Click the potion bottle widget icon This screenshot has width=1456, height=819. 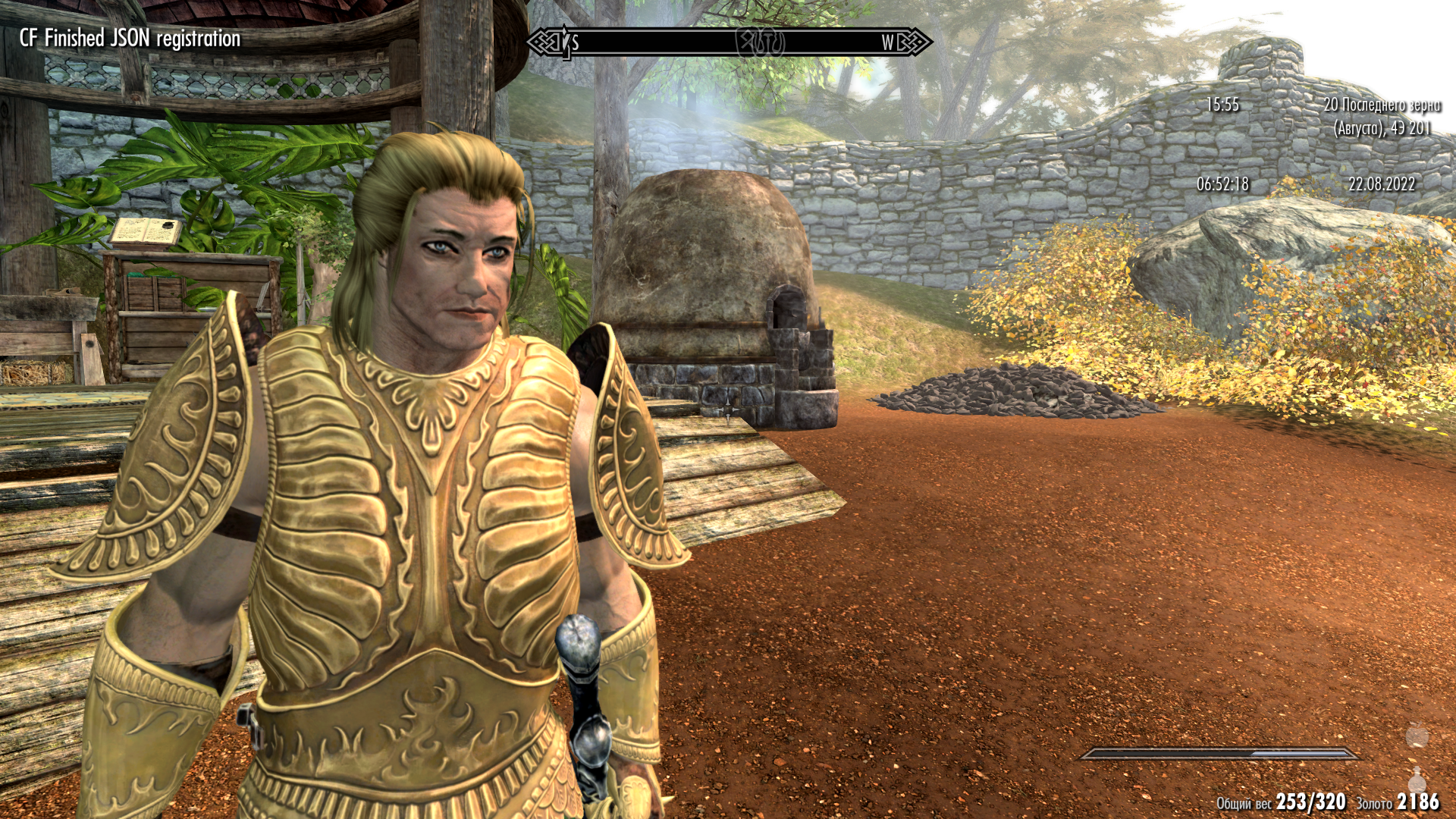pos(1417,780)
